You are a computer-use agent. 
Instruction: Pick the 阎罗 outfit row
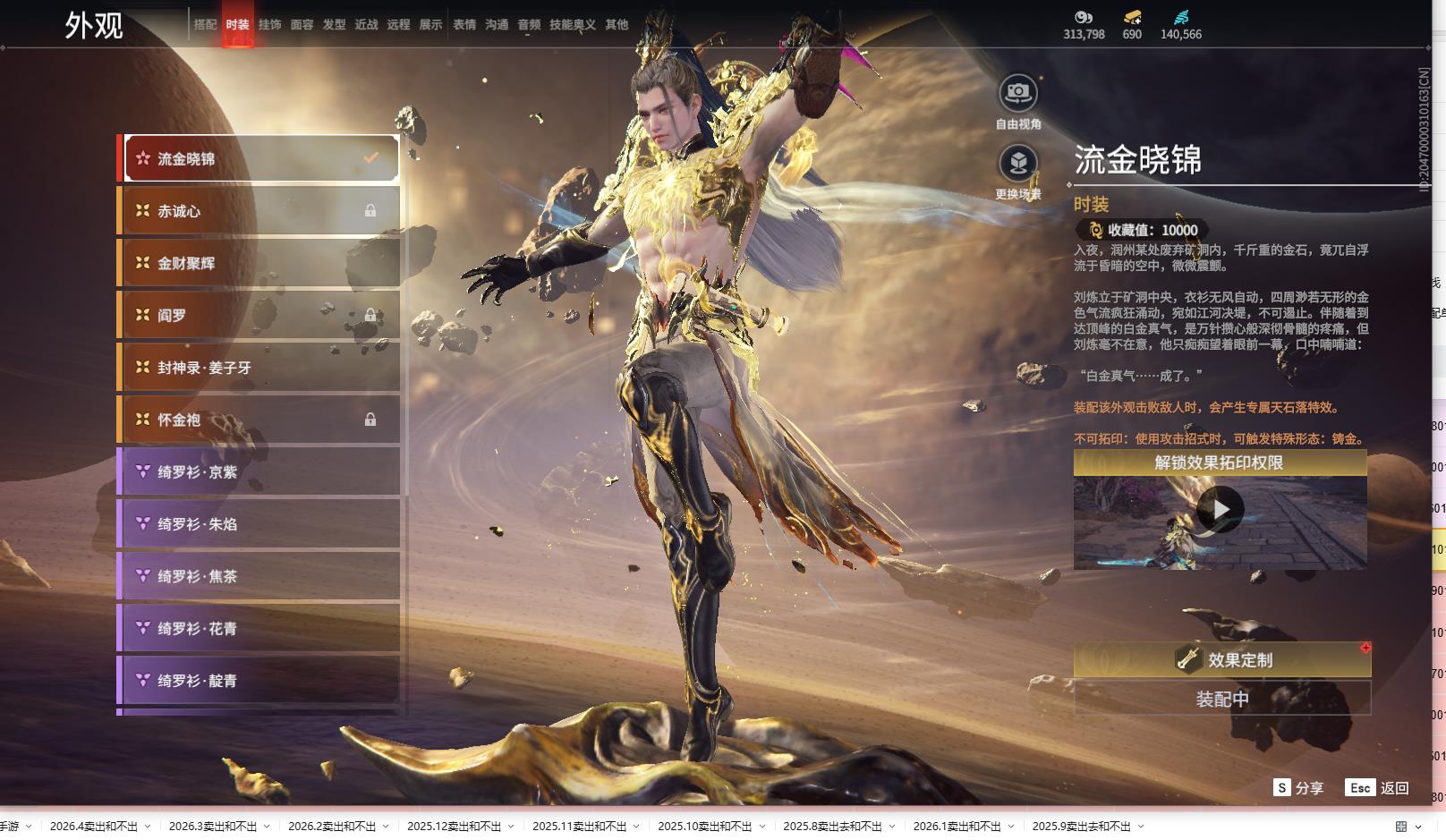[x=259, y=315]
